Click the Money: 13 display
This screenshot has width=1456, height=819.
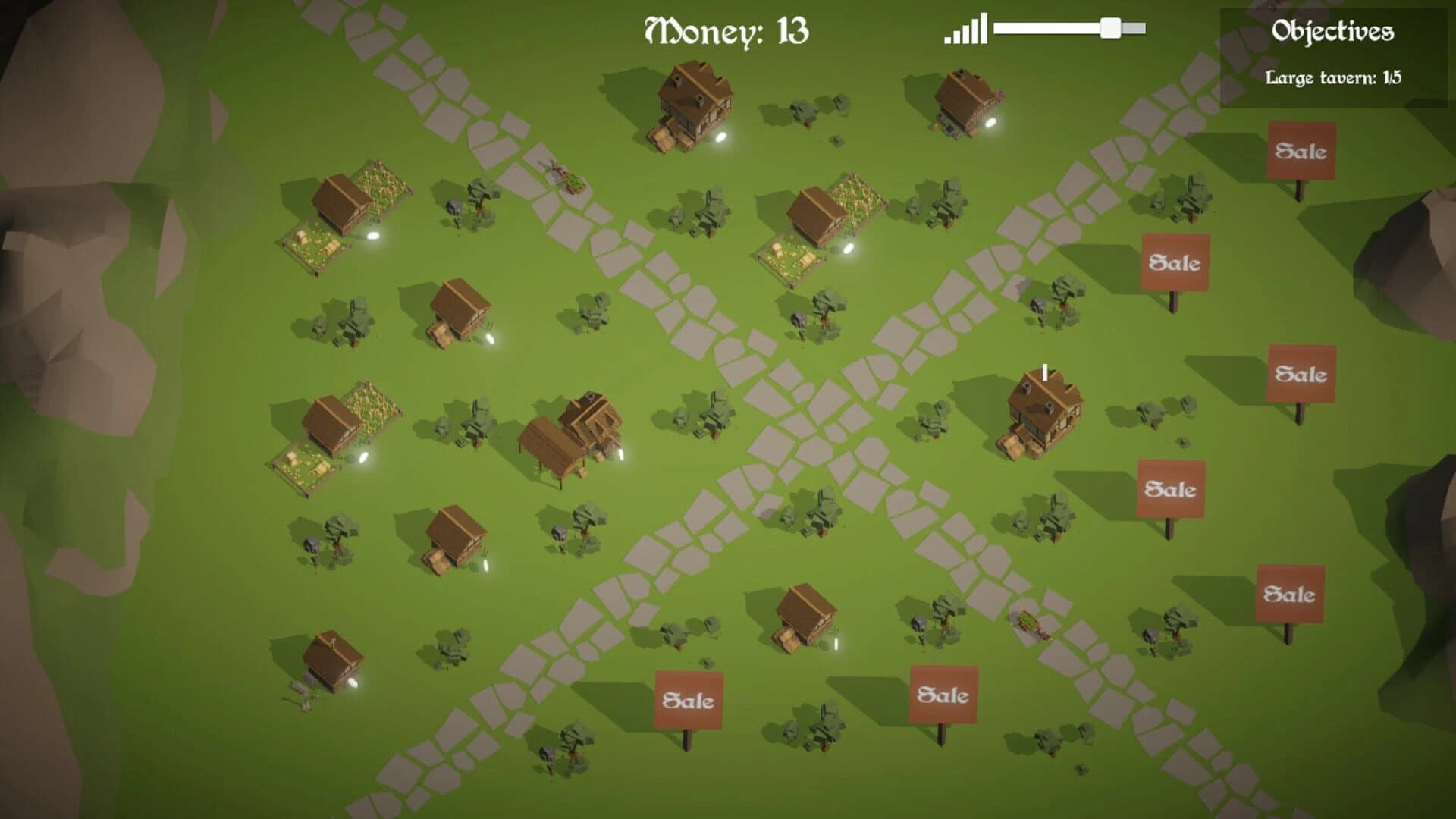726,29
